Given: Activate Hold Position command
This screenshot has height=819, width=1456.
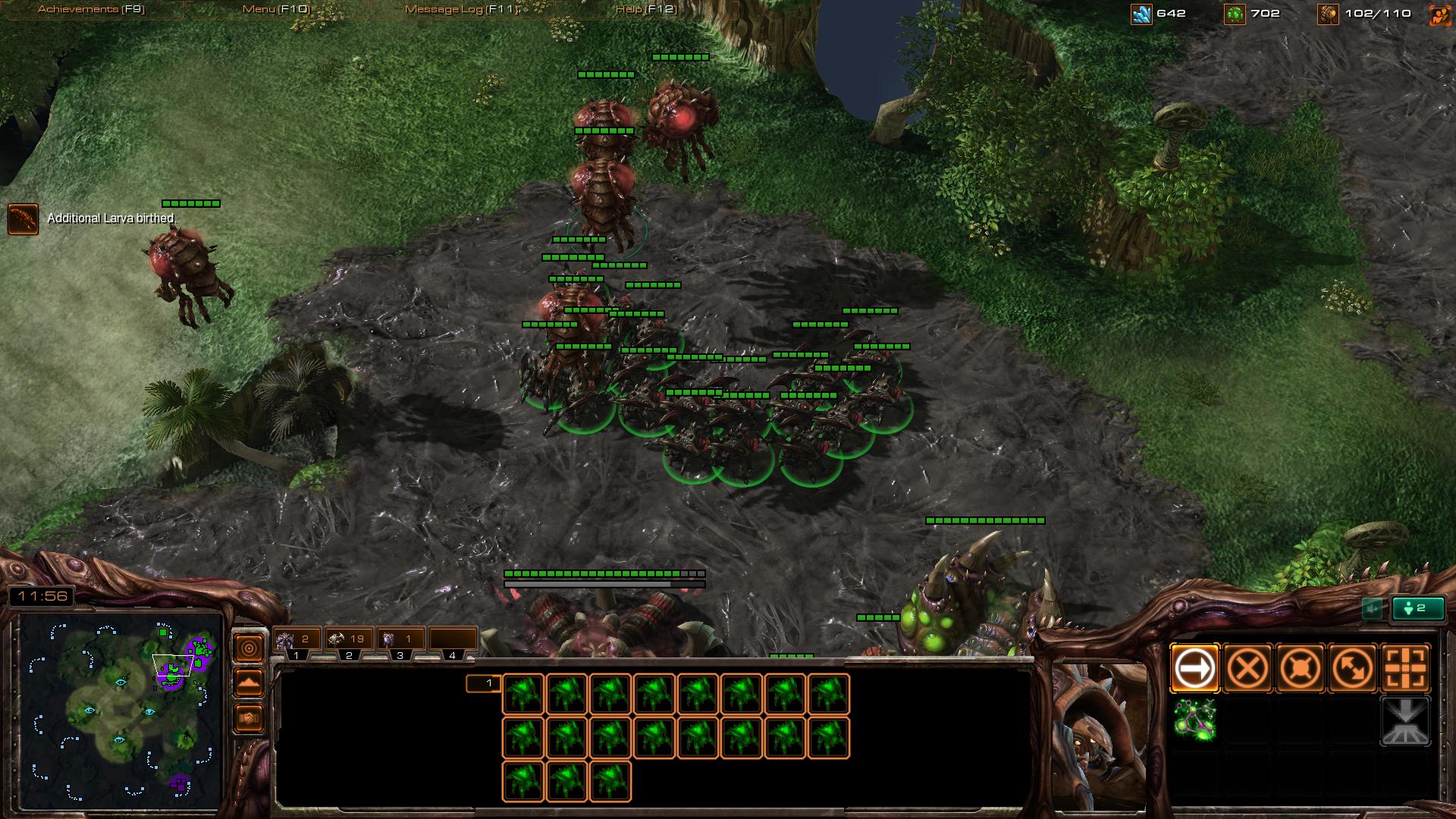Looking at the screenshot, I should click(x=1301, y=668).
